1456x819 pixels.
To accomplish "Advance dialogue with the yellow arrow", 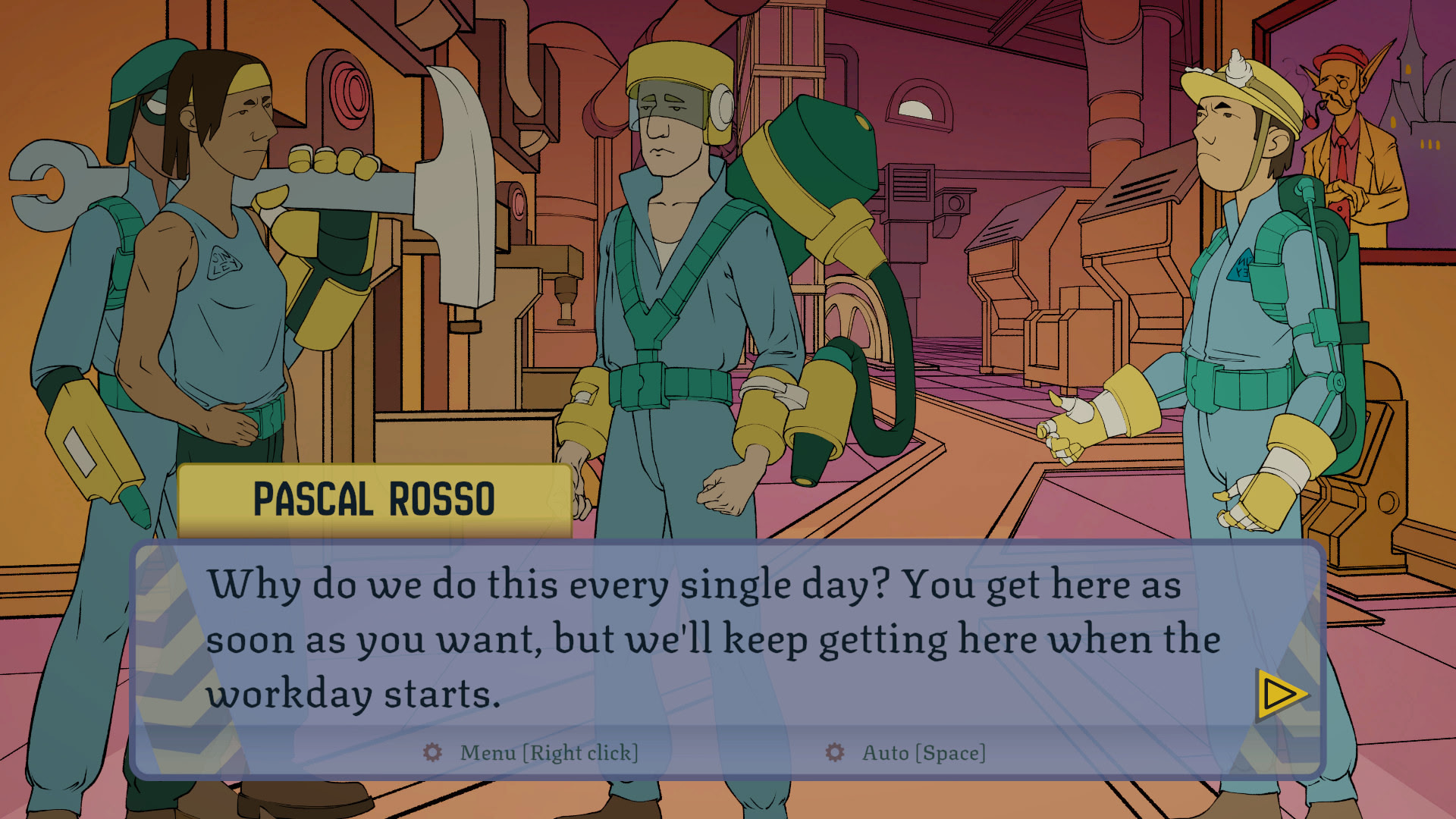I will [x=1280, y=694].
